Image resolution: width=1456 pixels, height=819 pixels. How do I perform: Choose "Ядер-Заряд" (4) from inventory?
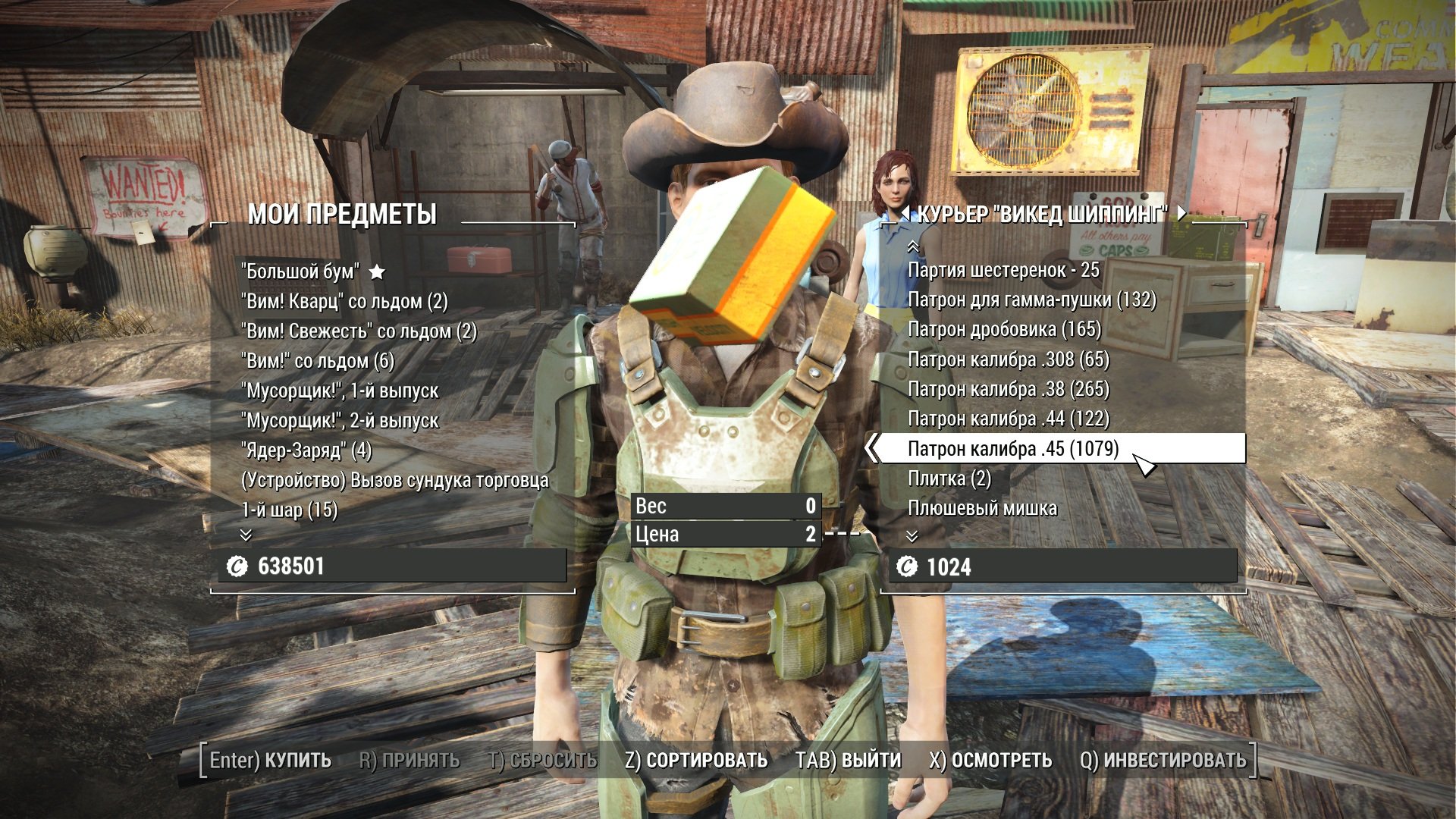306,450
